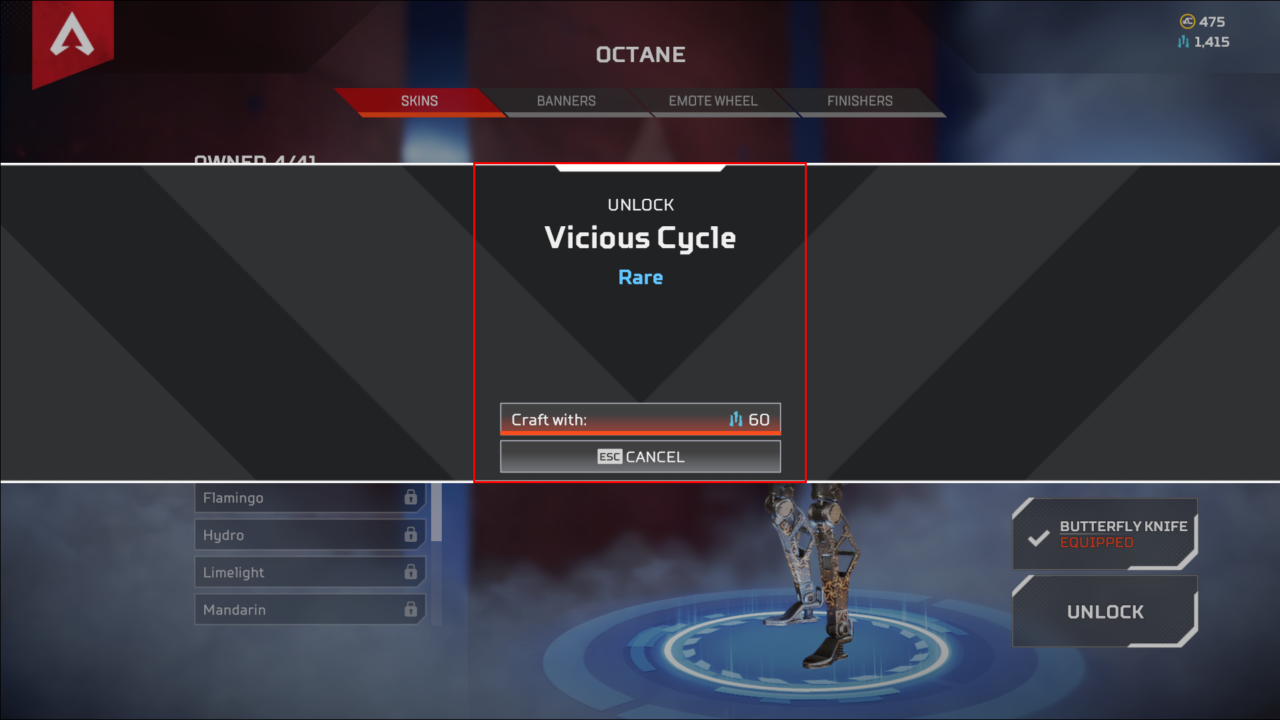Select the SKINS tab
The height and width of the screenshot is (720, 1280).
(419, 101)
